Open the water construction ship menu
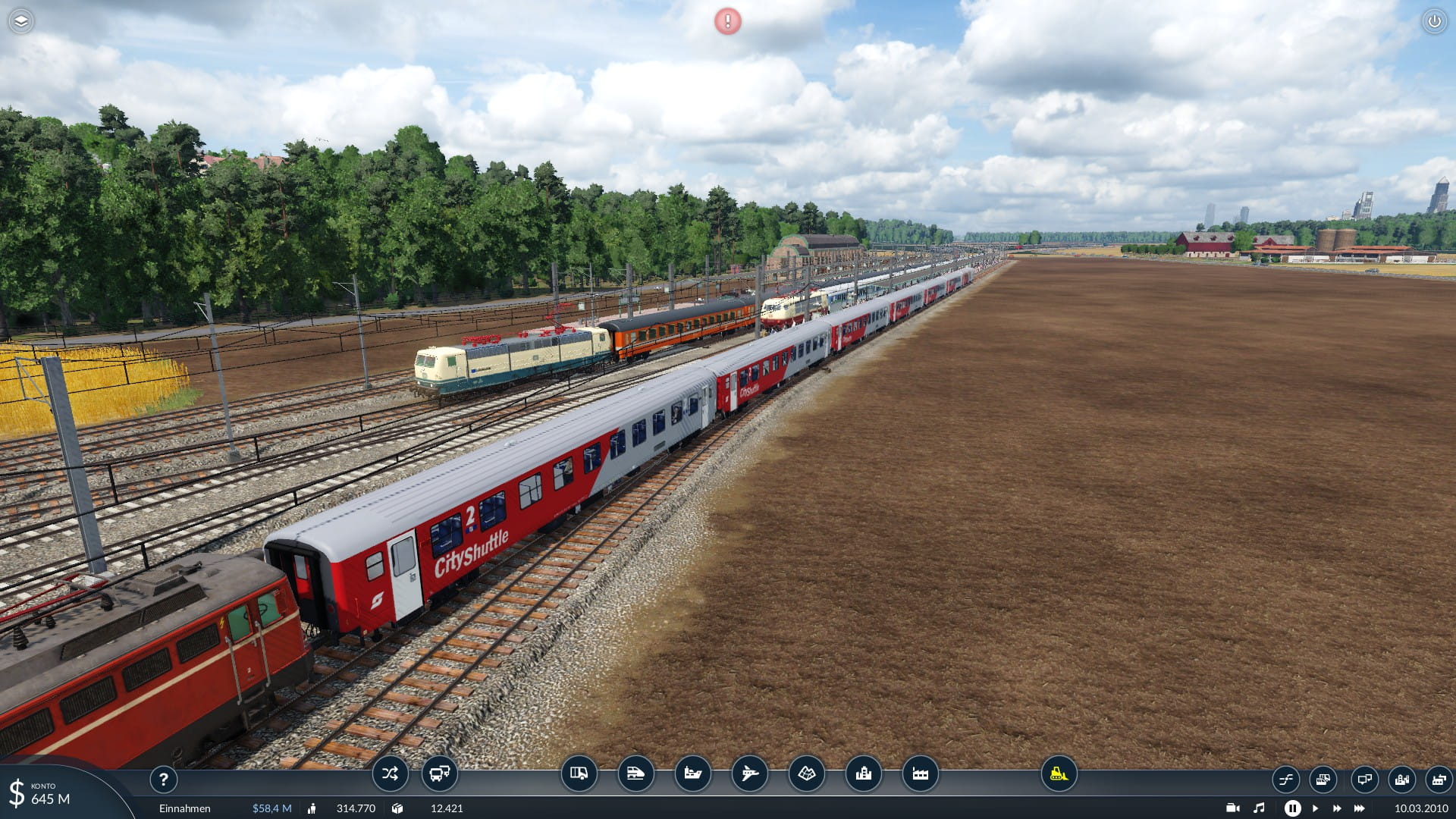This screenshot has height=819, width=1456. coord(692,774)
